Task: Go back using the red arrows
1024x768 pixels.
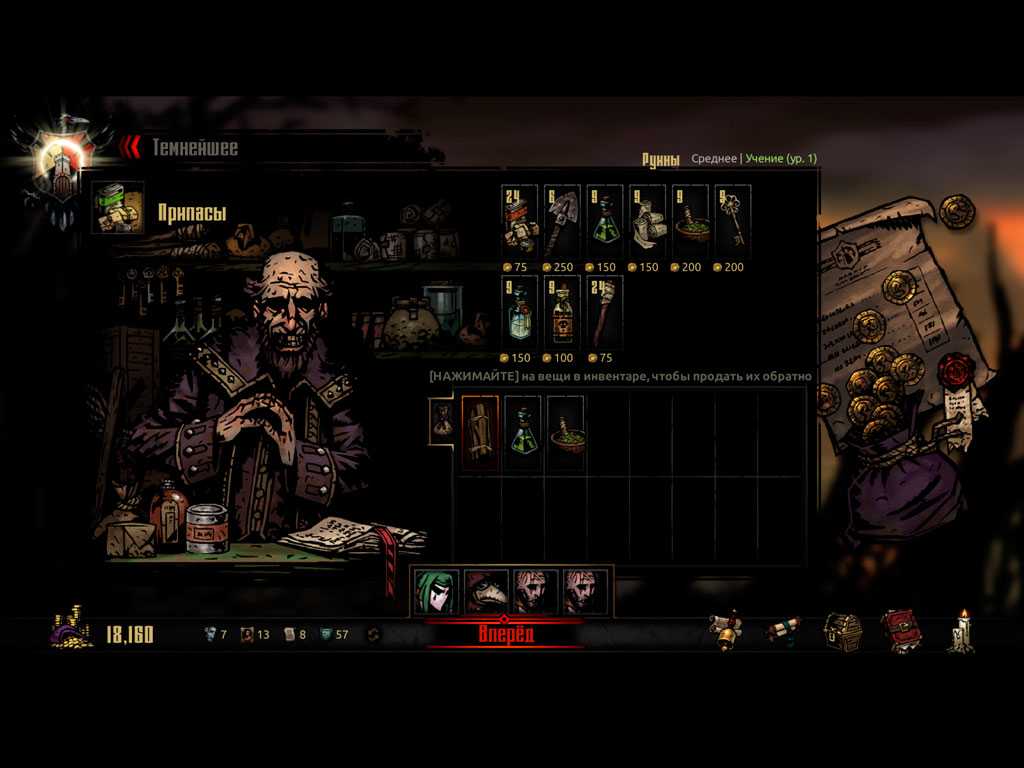Action: (130, 147)
